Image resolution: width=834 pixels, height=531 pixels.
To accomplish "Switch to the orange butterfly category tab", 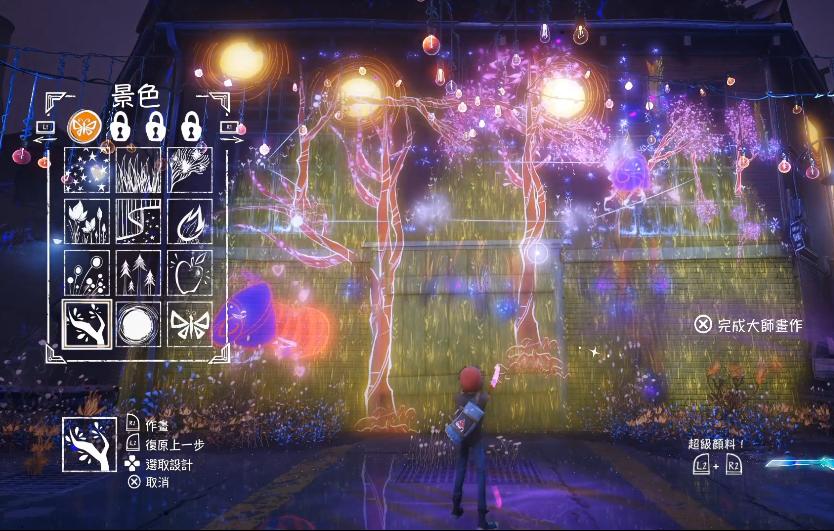I will click(83, 127).
